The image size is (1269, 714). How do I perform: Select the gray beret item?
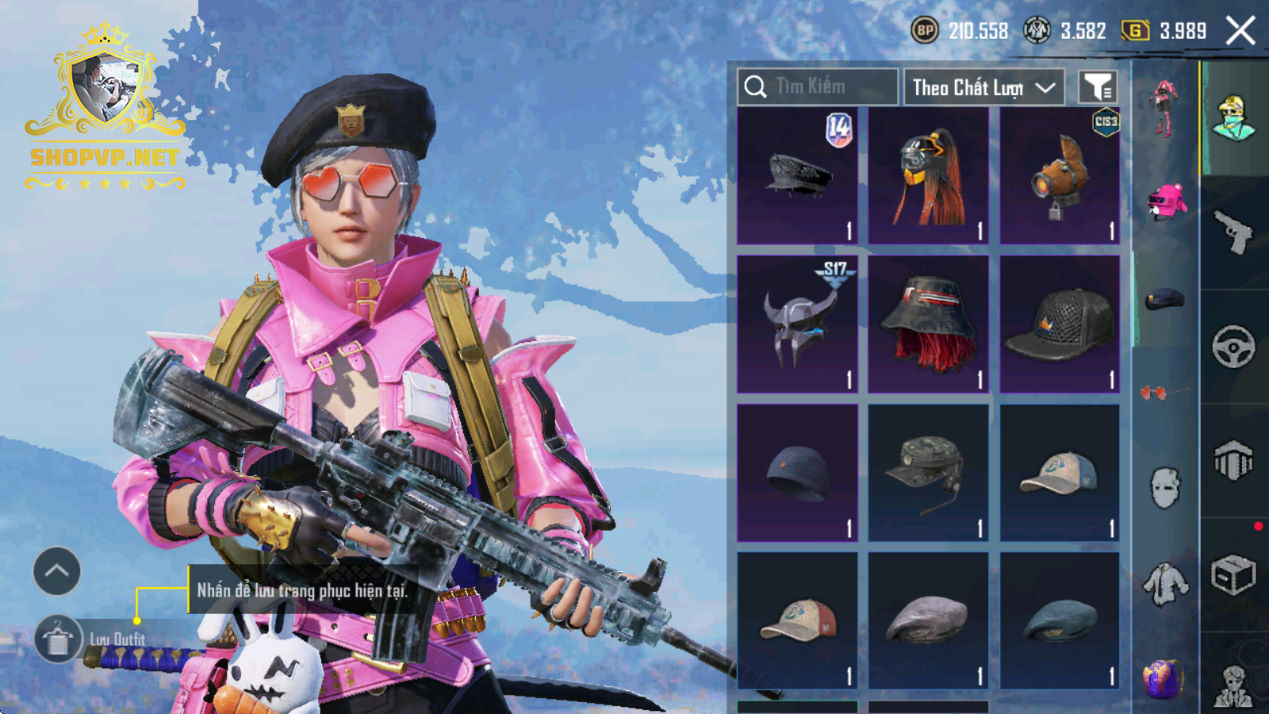click(928, 620)
